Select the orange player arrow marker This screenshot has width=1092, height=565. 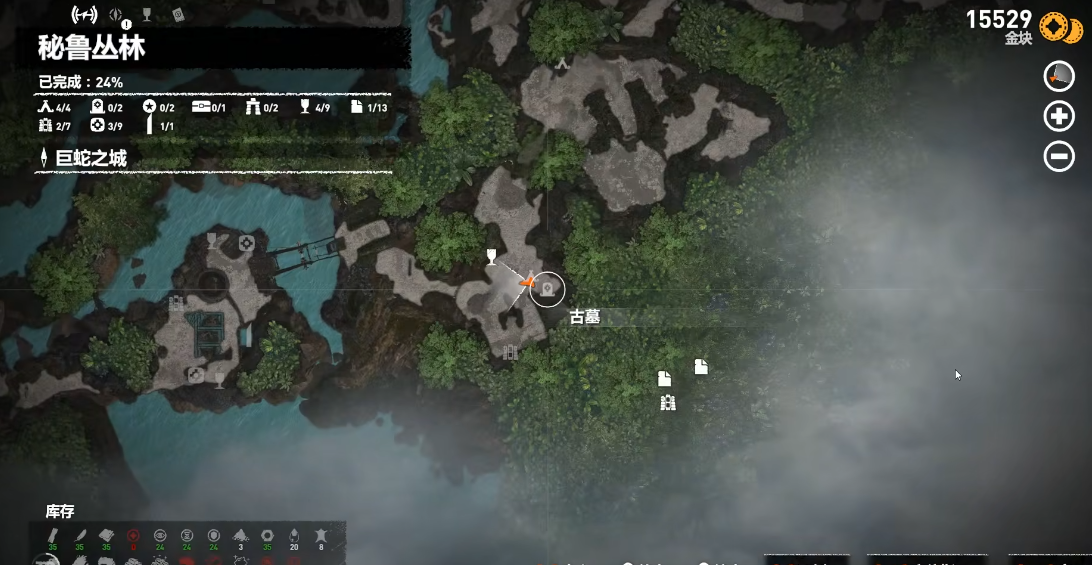tap(526, 286)
